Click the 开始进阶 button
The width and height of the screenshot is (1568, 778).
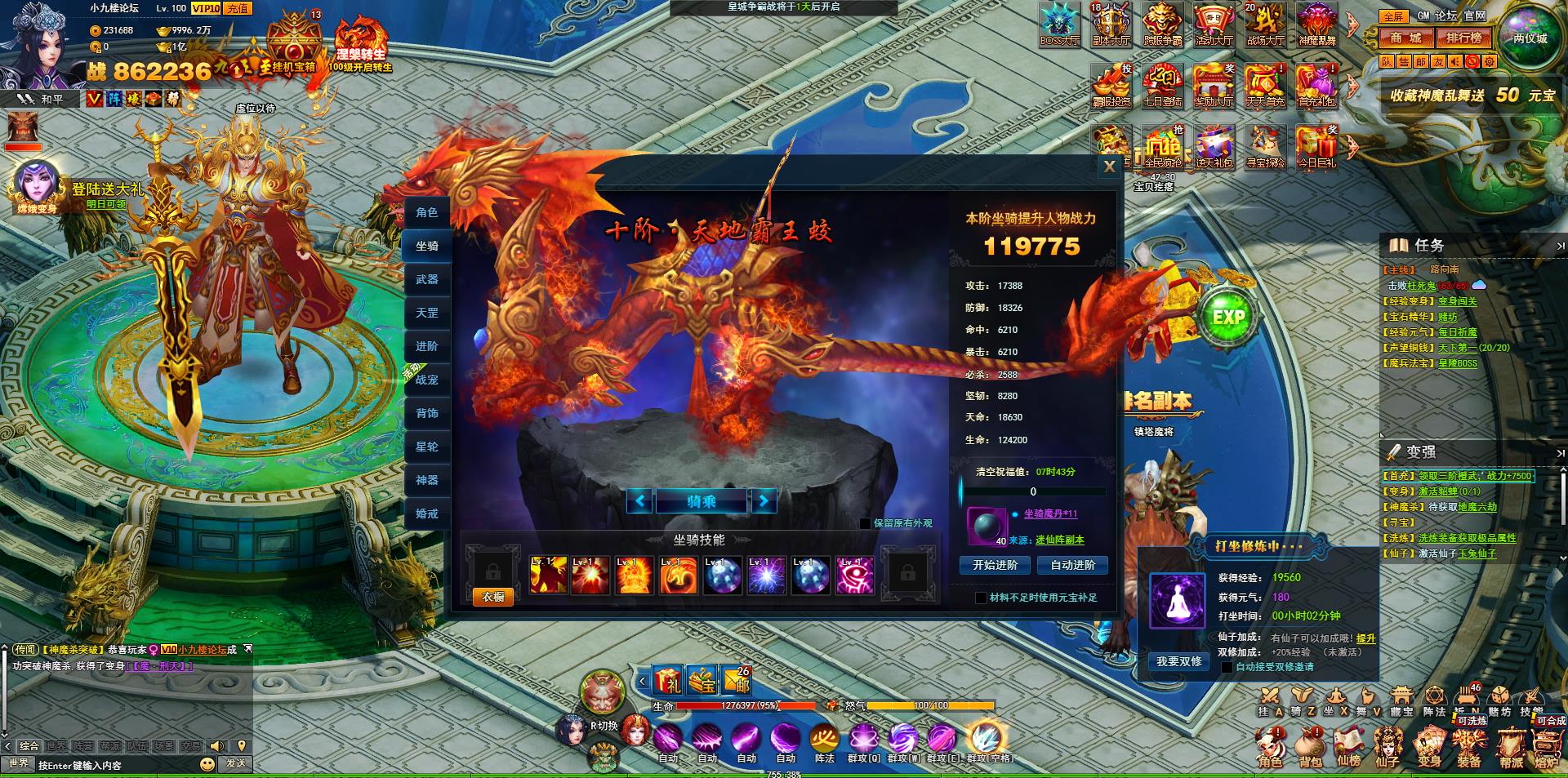(x=995, y=565)
